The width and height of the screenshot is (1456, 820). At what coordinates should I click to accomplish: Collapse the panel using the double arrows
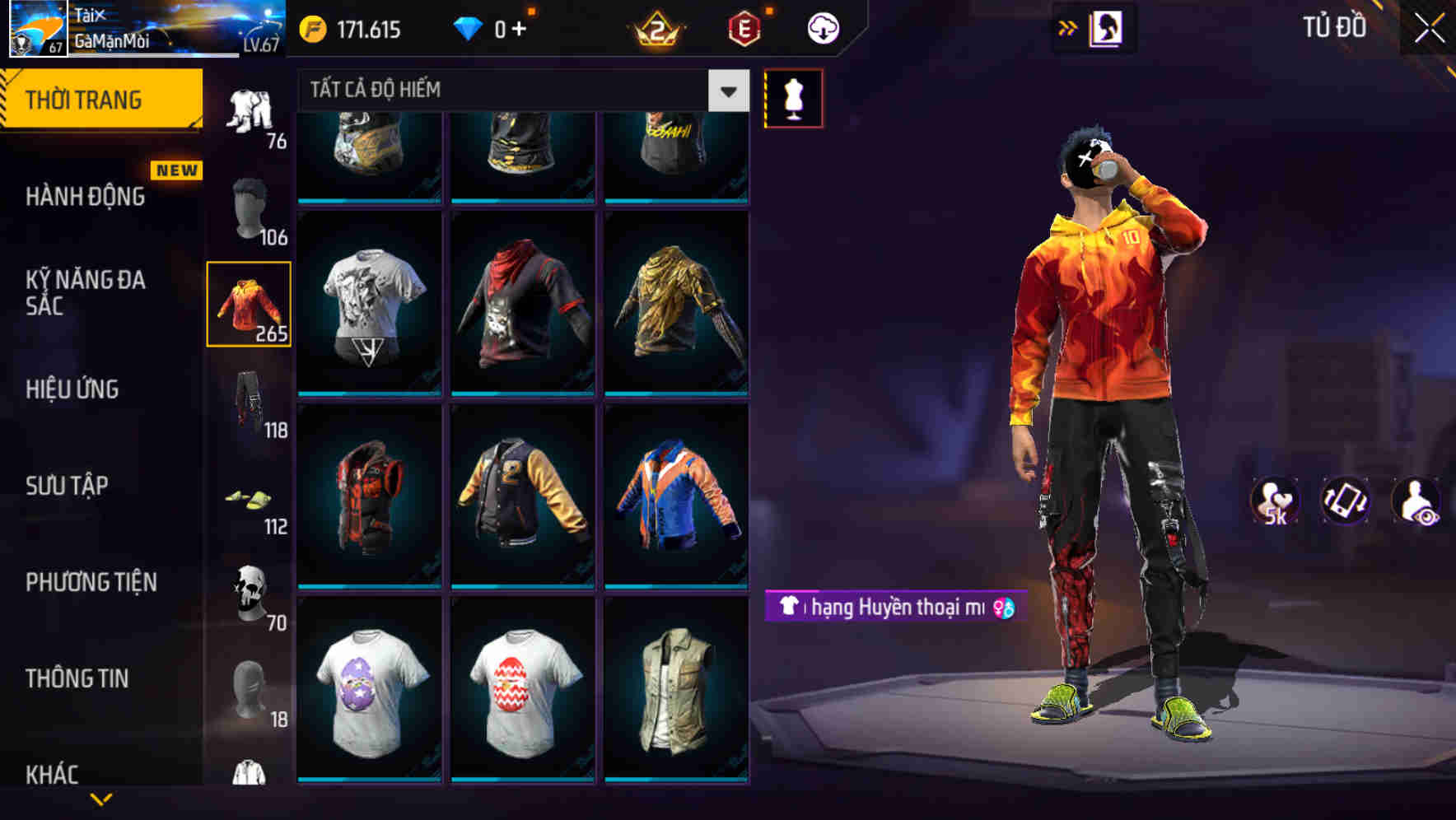tap(1068, 27)
